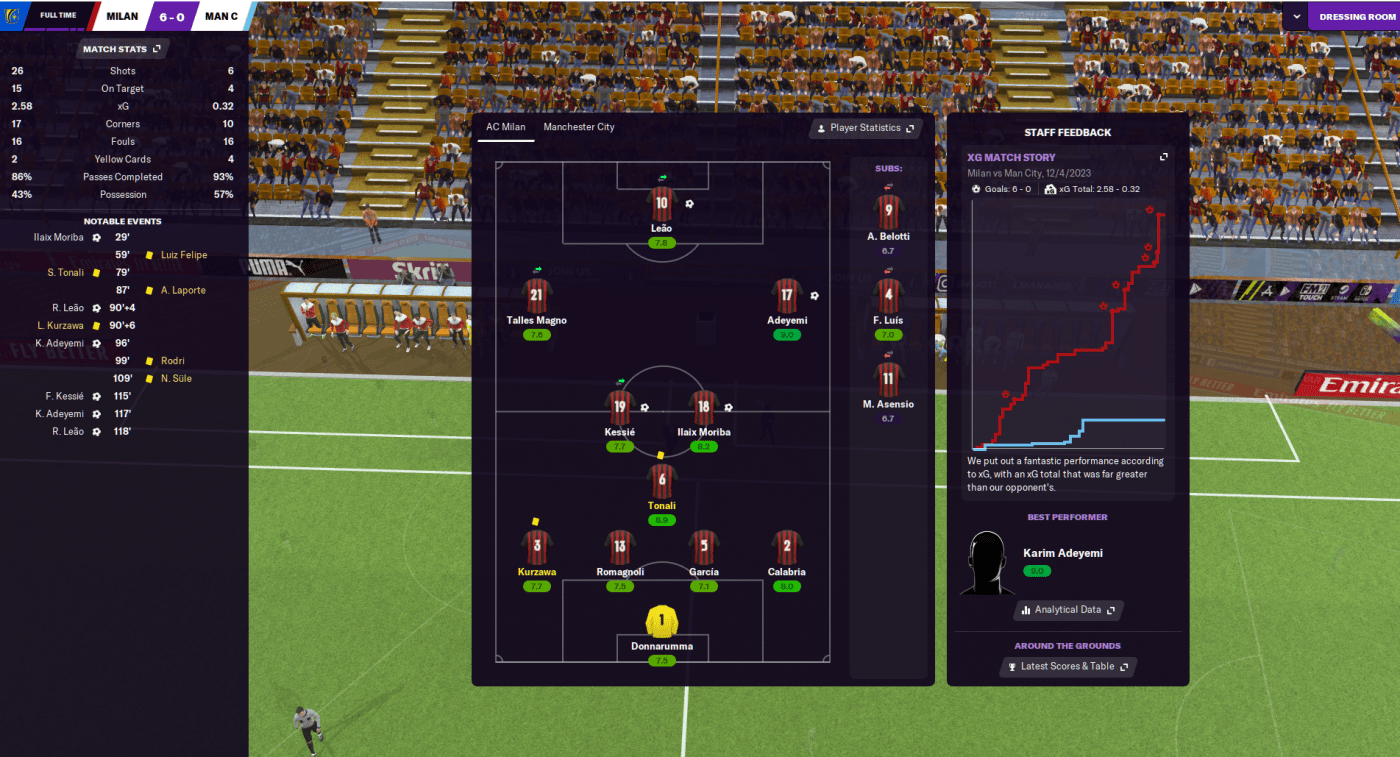
Task: Select substitute A. Belotti
Action: point(887,213)
